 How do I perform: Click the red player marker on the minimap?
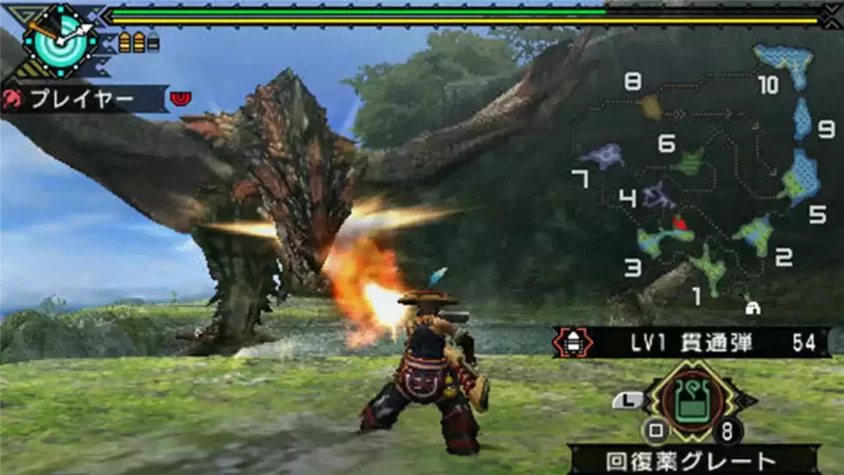(680, 224)
